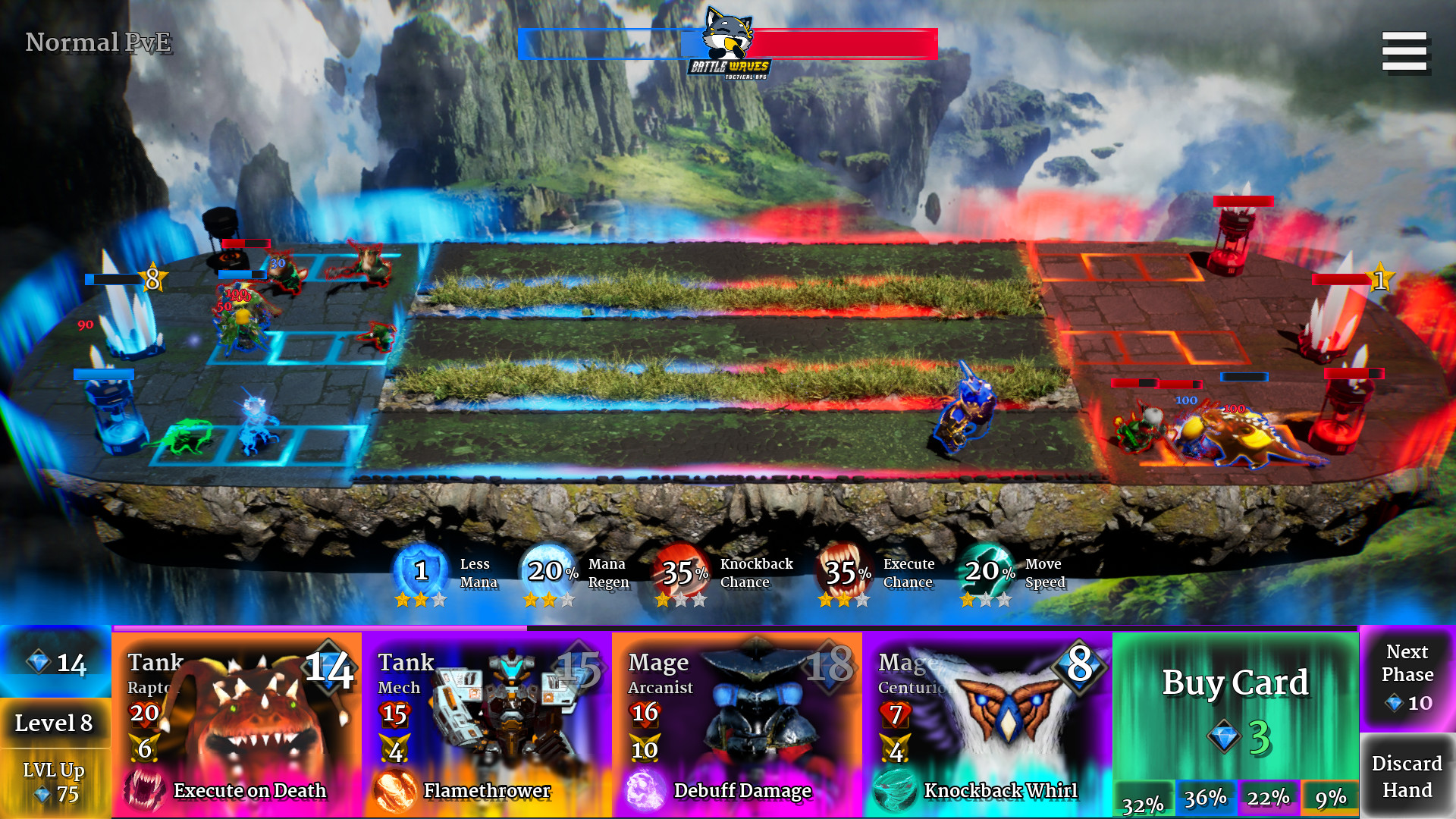Select the Knockback Chance stat icon

pos(680,571)
